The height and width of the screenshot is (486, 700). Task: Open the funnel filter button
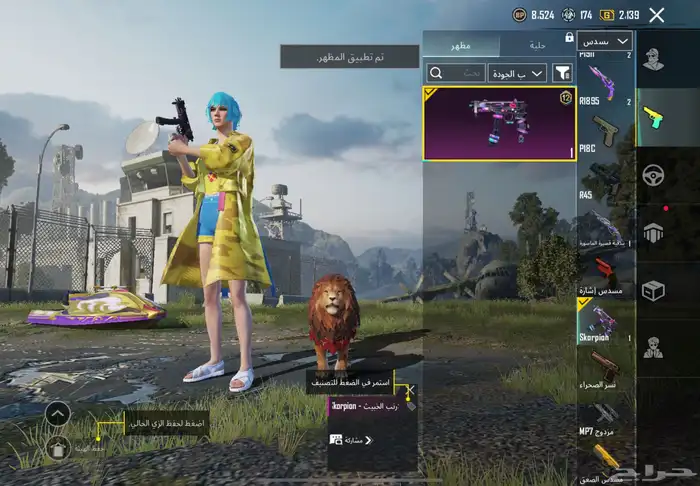pos(563,73)
